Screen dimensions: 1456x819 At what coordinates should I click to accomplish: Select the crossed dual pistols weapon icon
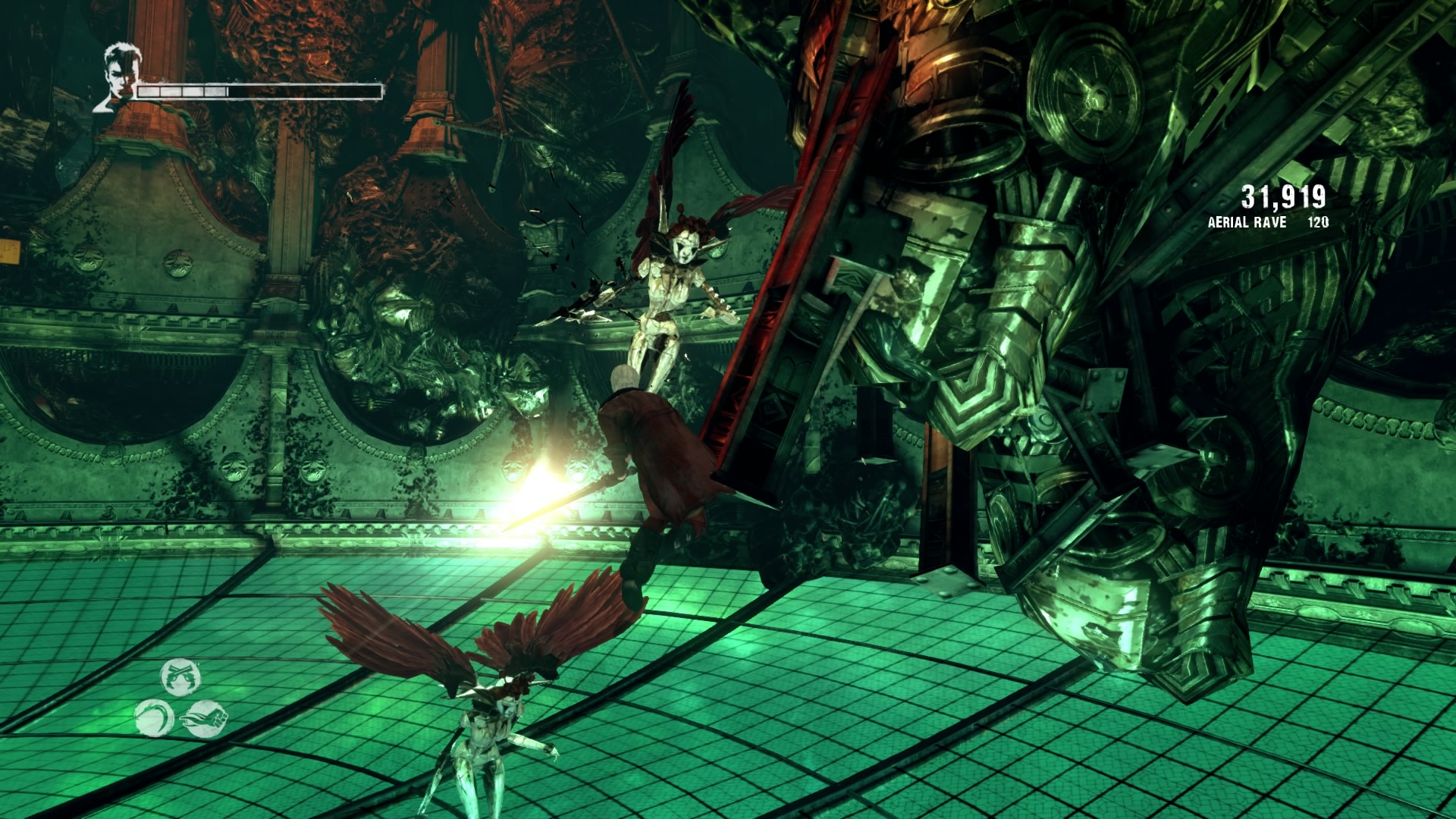coord(180,677)
